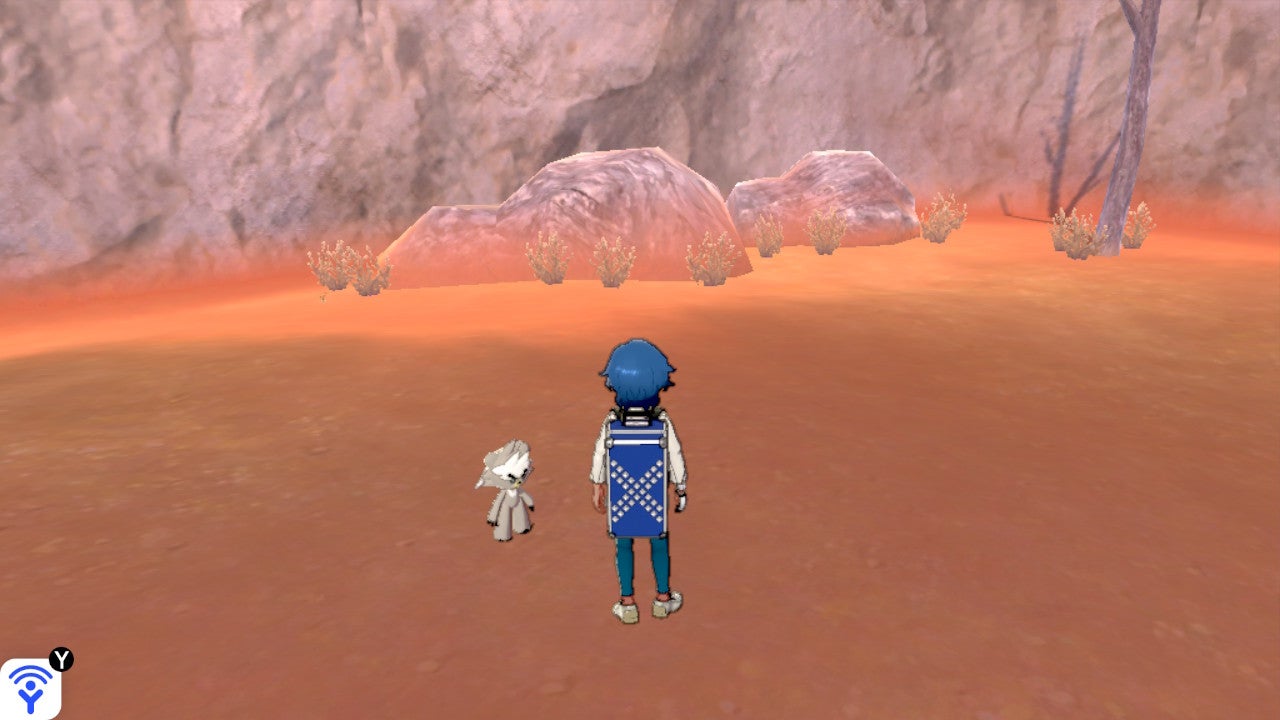Click the grass tuft far left
Screen dimensions: 1280x720
point(330,265)
